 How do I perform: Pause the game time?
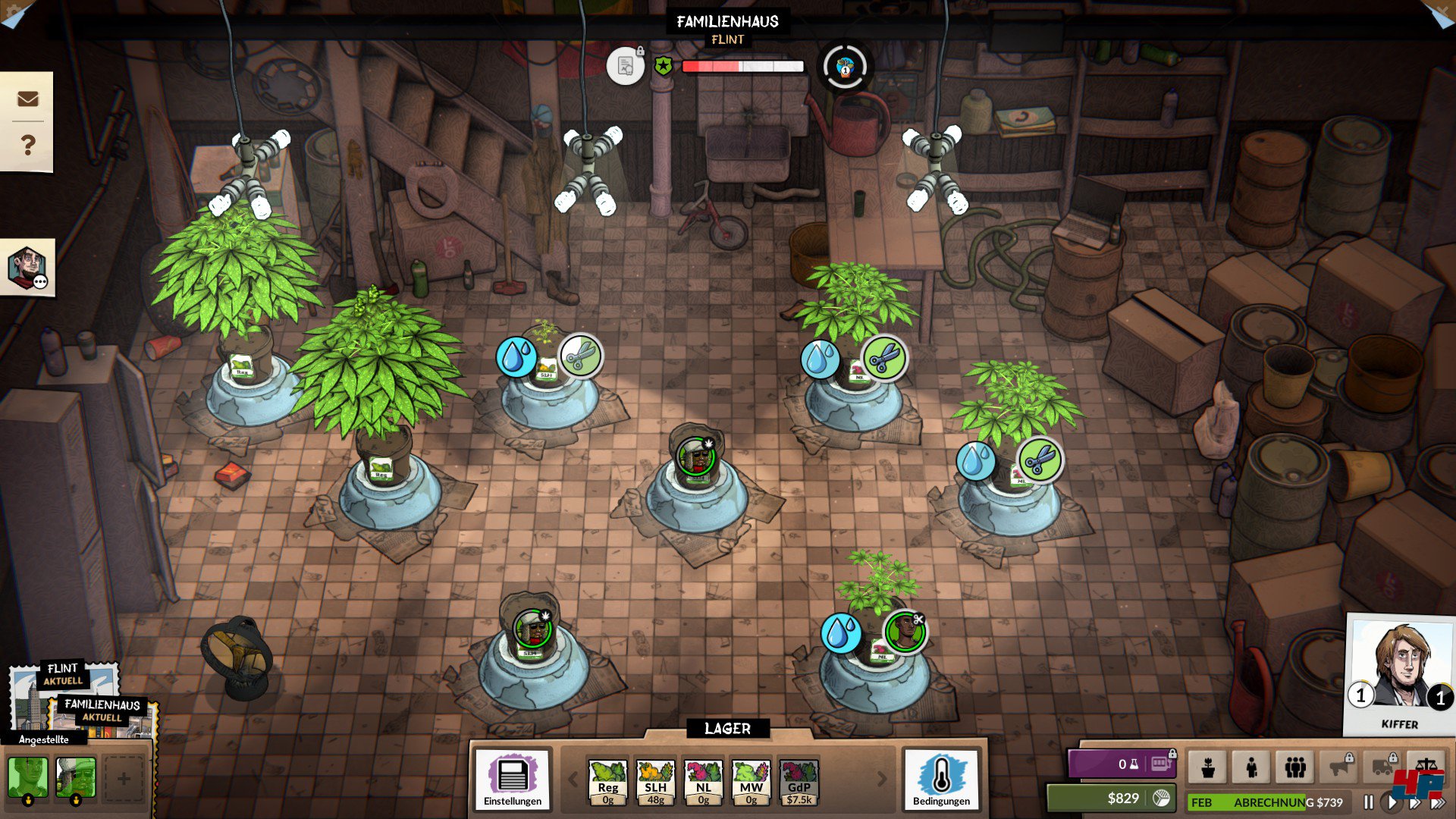[x=1369, y=802]
